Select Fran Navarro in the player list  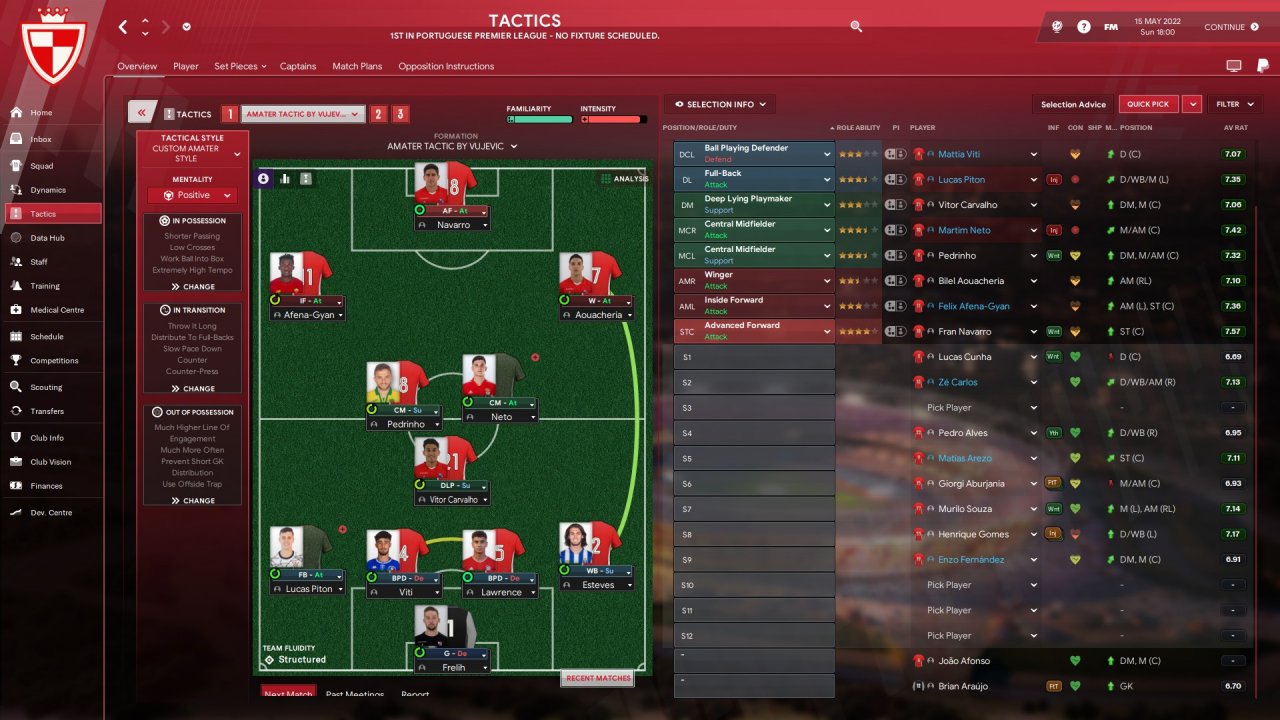(962, 332)
